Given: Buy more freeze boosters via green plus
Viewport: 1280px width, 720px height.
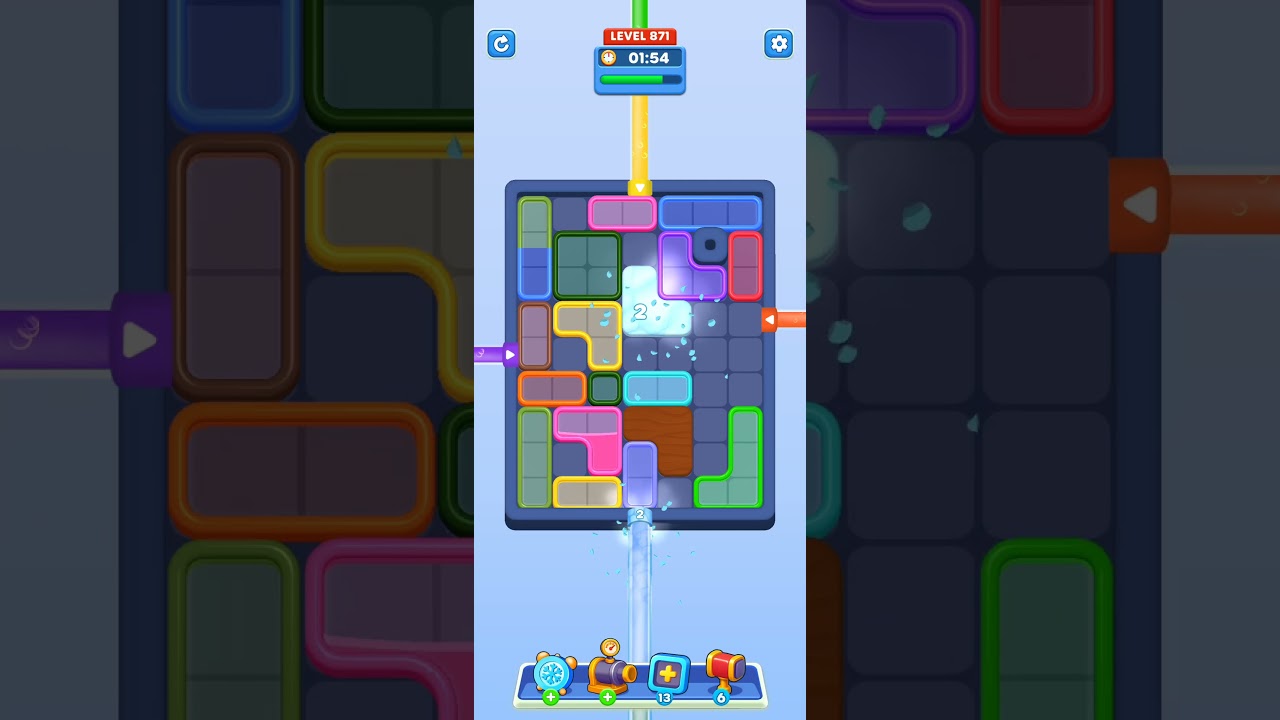Looking at the screenshot, I should [549, 697].
